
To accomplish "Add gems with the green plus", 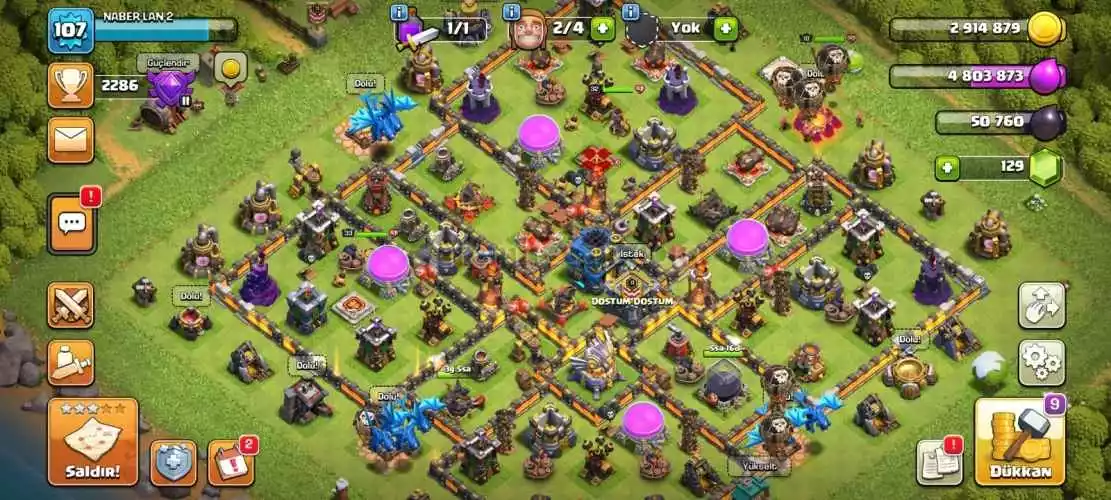I will point(950,167).
